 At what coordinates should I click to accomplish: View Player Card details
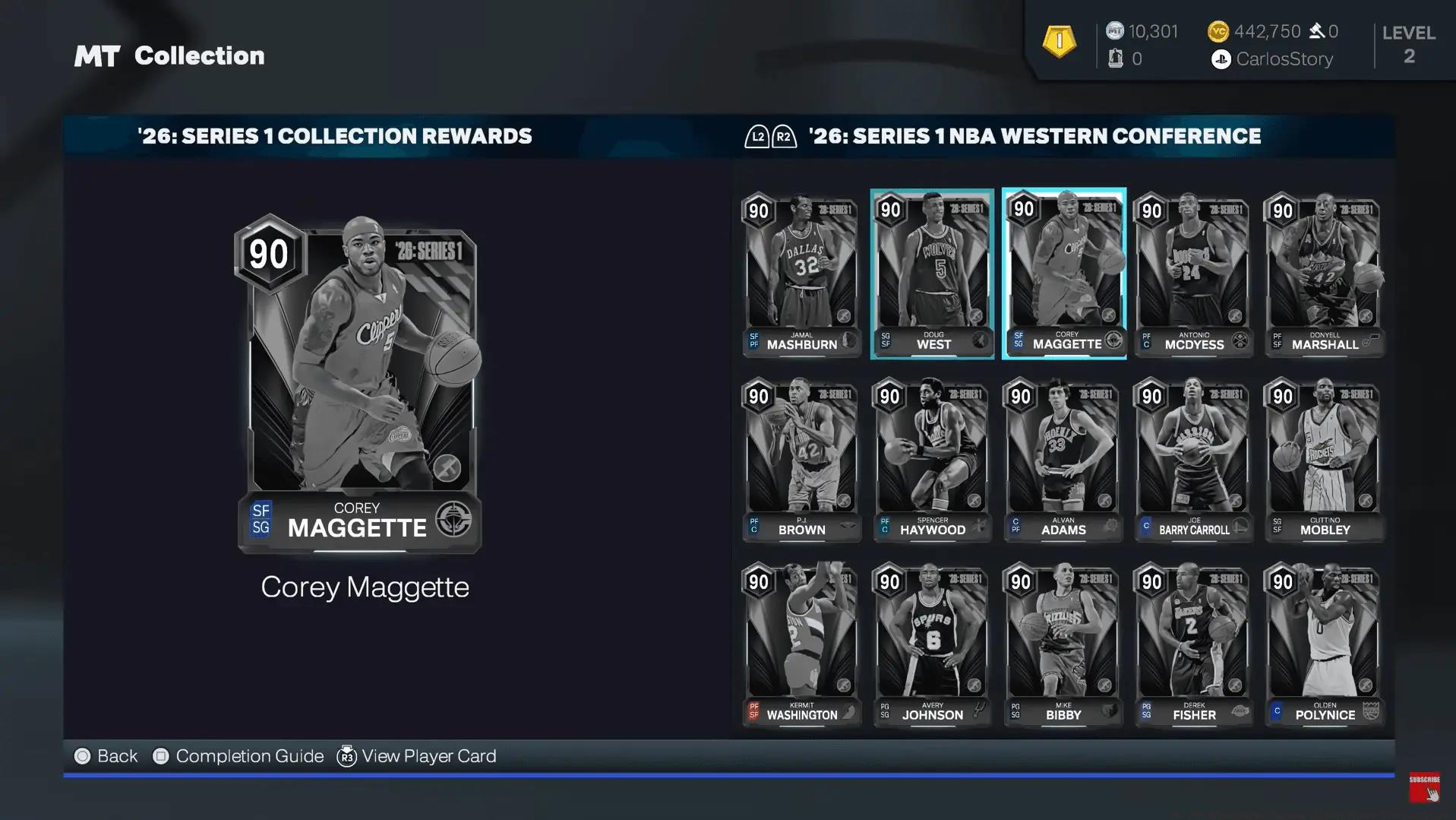coord(416,756)
